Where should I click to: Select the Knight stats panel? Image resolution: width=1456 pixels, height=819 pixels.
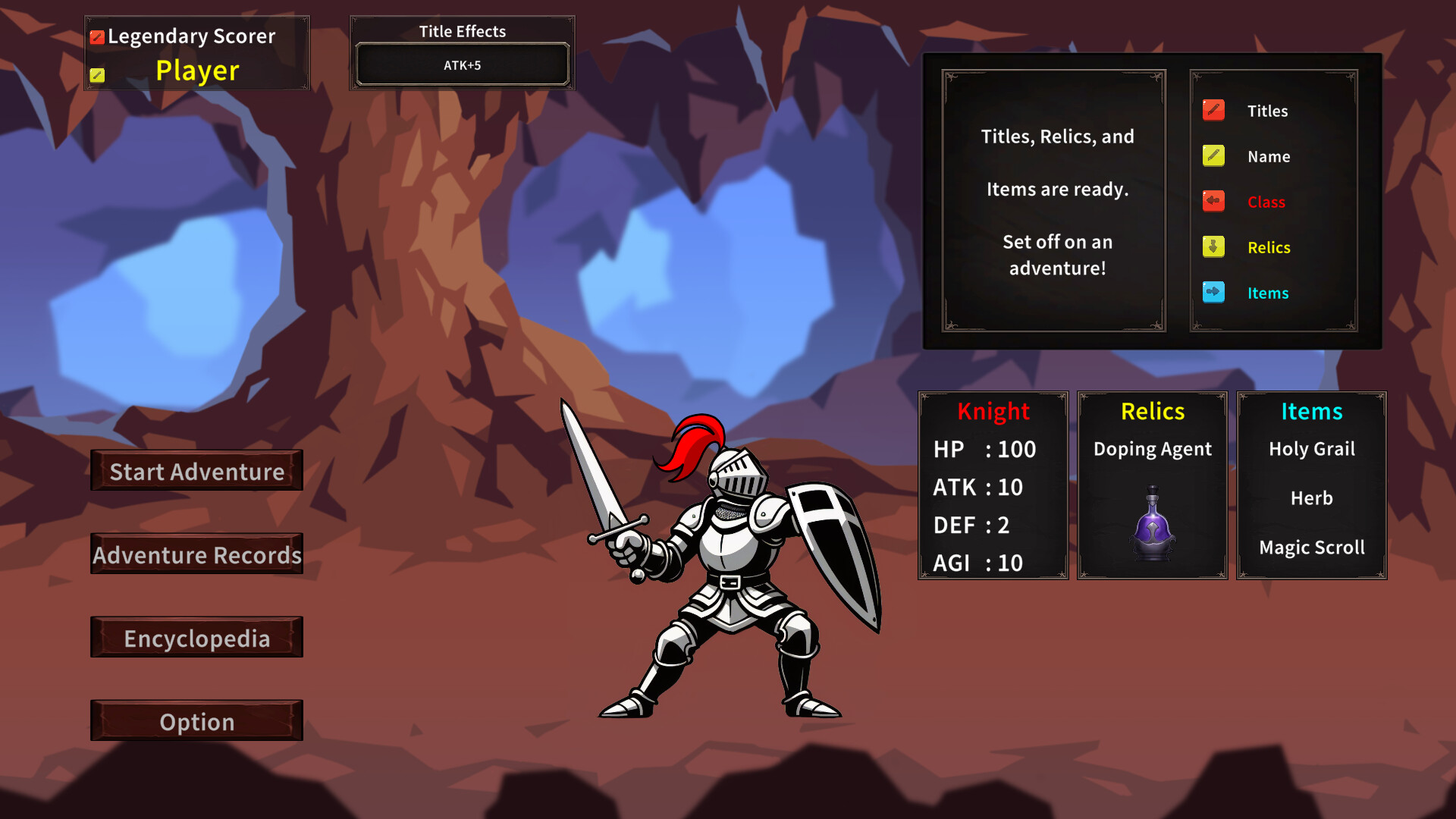click(993, 486)
